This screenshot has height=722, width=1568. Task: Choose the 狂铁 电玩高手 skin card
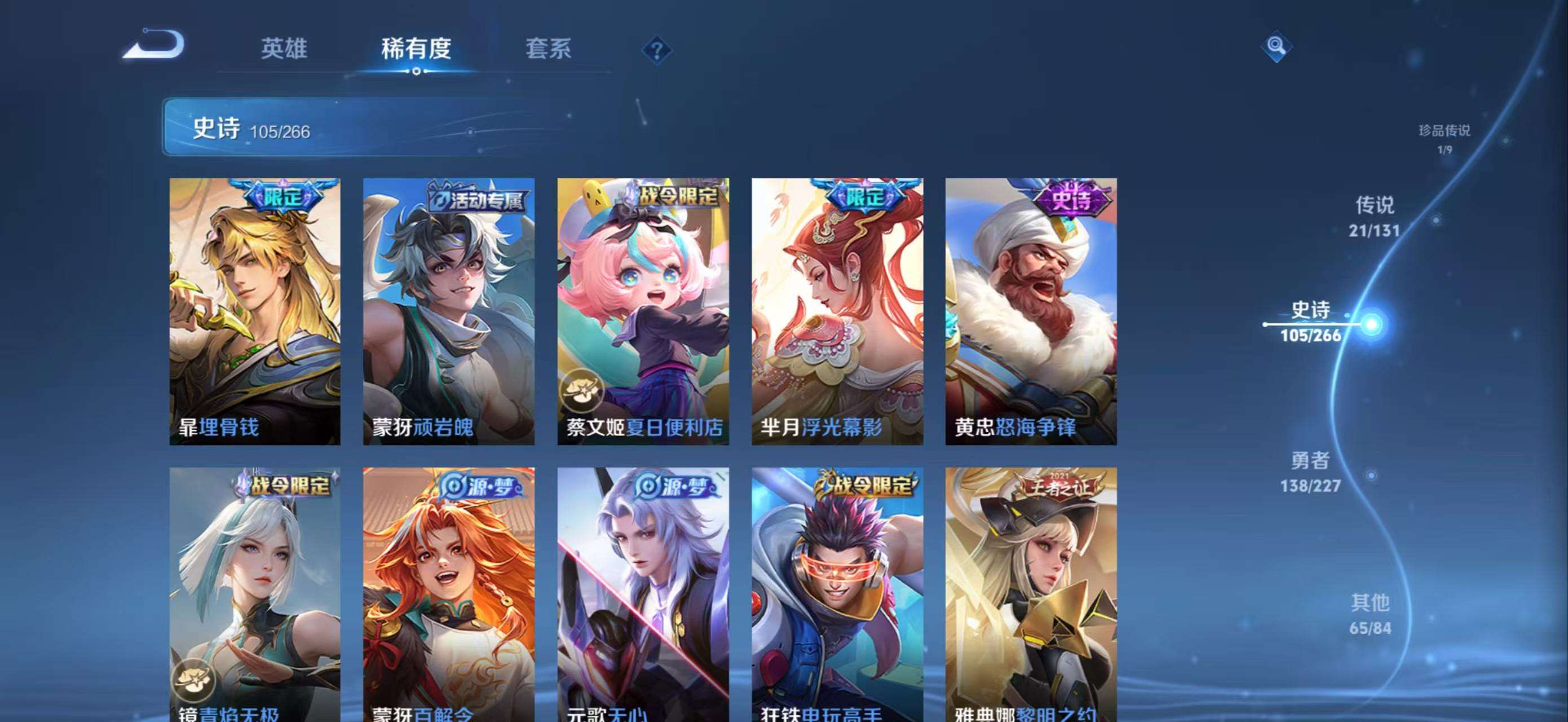point(837,594)
